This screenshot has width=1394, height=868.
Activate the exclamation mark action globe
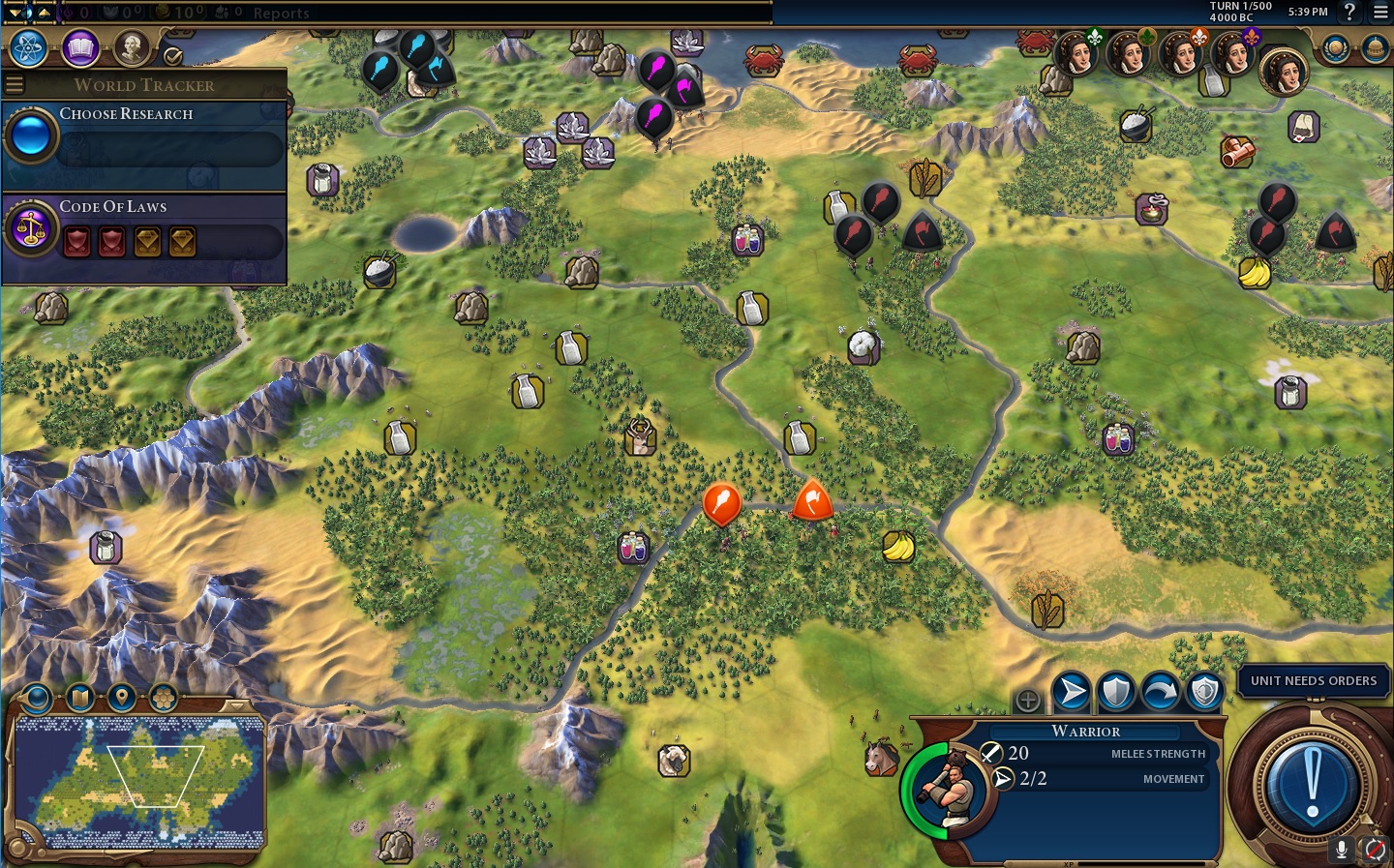point(1312,784)
